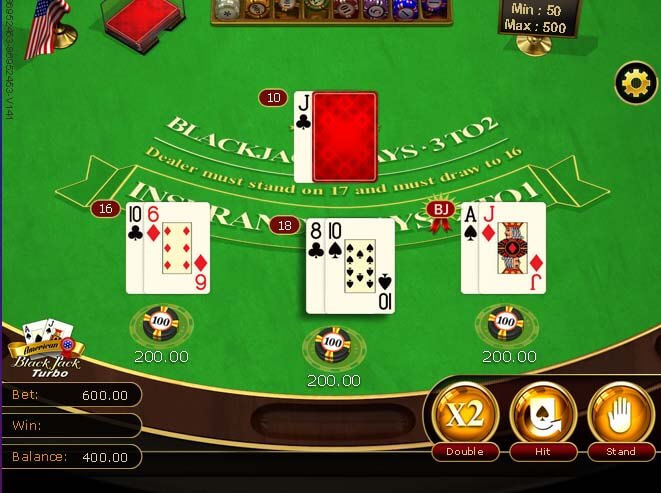Double down with the X2 button
The width and height of the screenshot is (661, 493).
463,417
